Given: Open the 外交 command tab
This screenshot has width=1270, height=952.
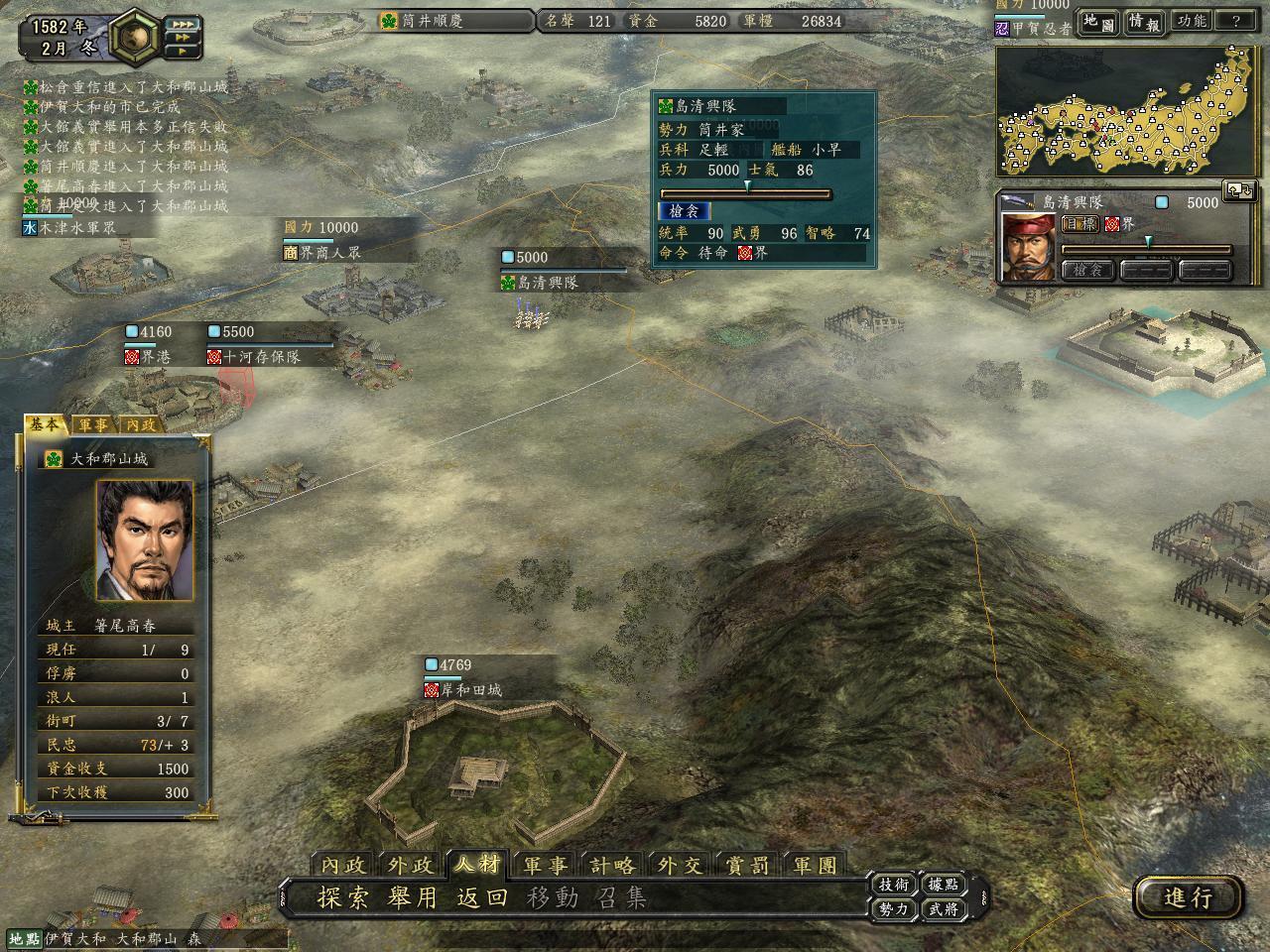Looking at the screenshot, I should click(681, 865).
